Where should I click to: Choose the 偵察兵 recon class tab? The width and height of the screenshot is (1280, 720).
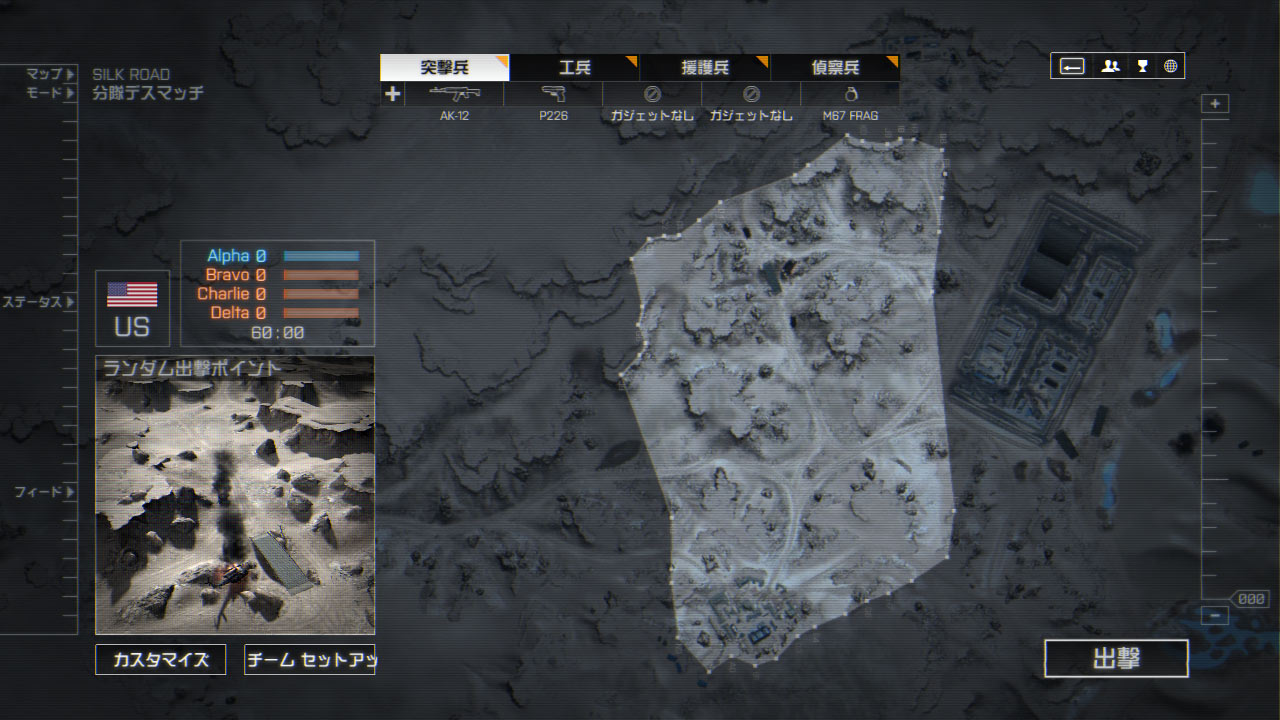[x=834, y=68]
